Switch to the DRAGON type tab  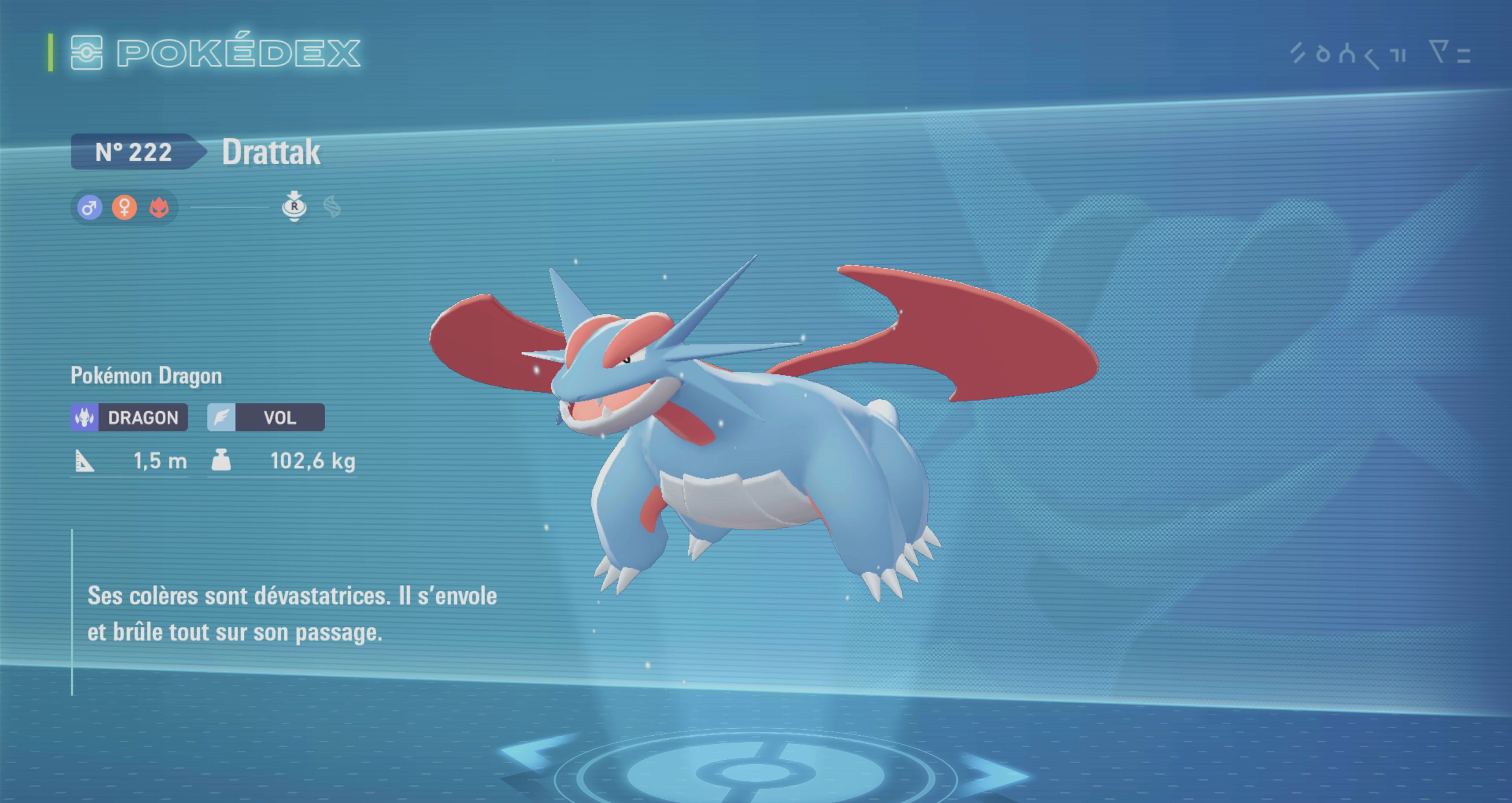129,417
